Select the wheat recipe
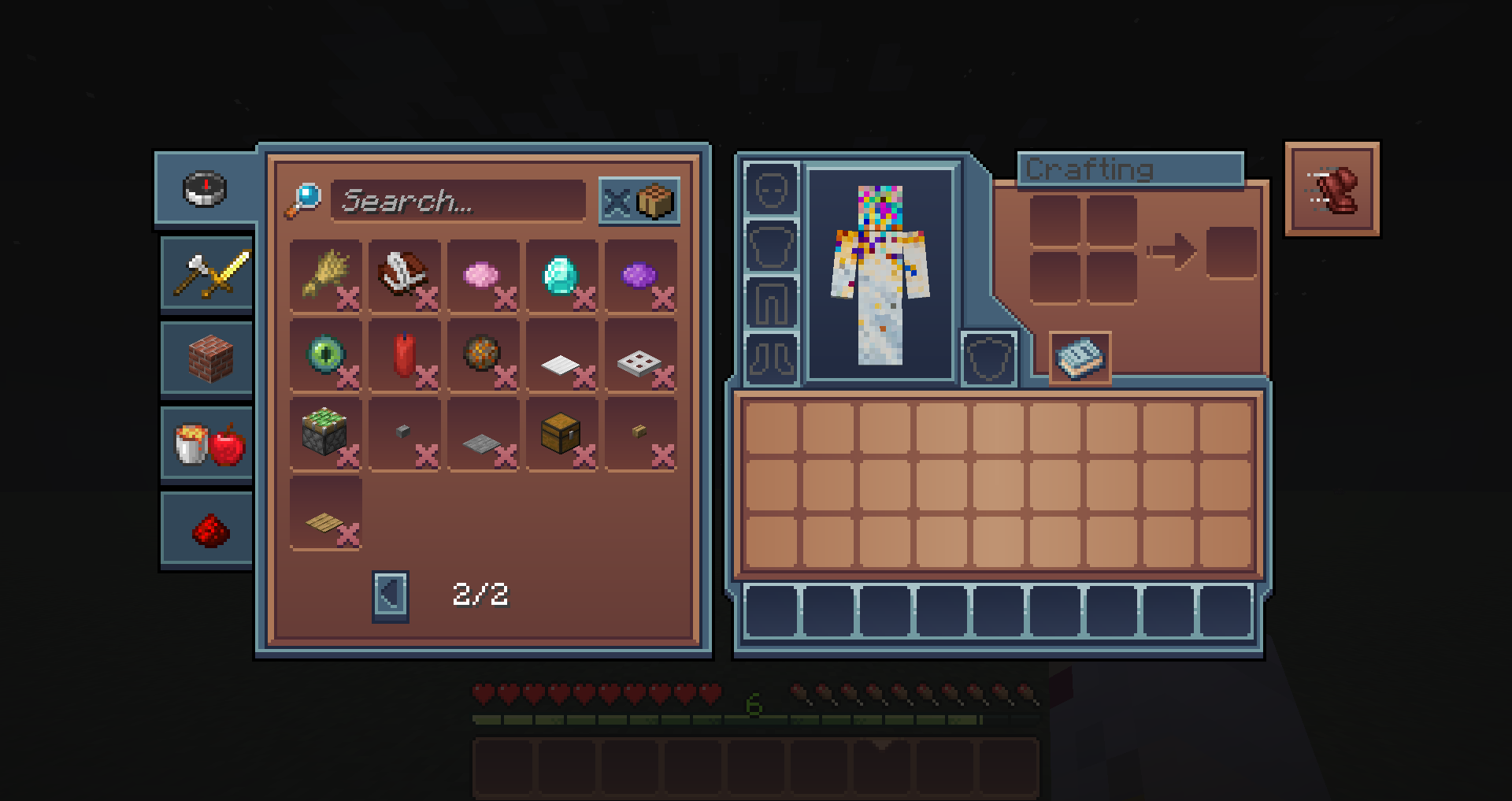This screenshot has height=801, width=1512. pos(325,275)
